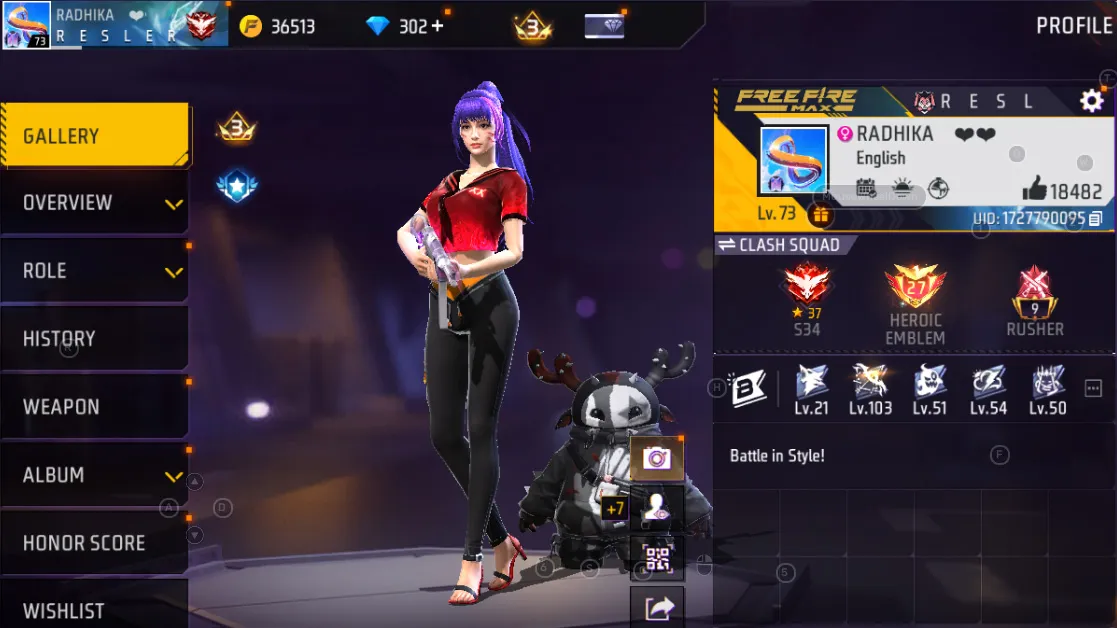Image resolution: width=1117 pixels, height=628 pixels.
Task: Open profile settings gear icon
Action: 1091,101
